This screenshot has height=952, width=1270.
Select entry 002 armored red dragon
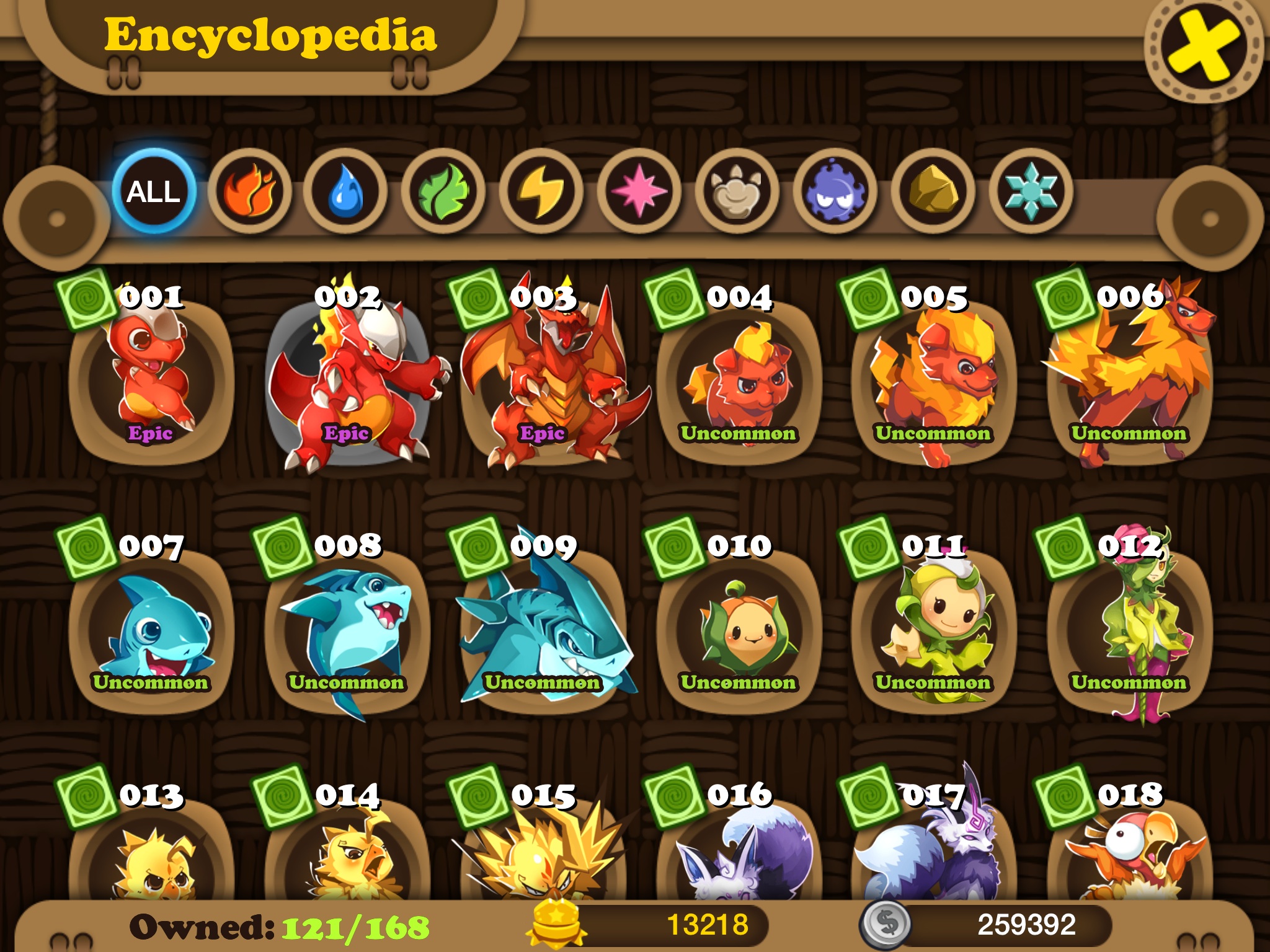(347, 379)
